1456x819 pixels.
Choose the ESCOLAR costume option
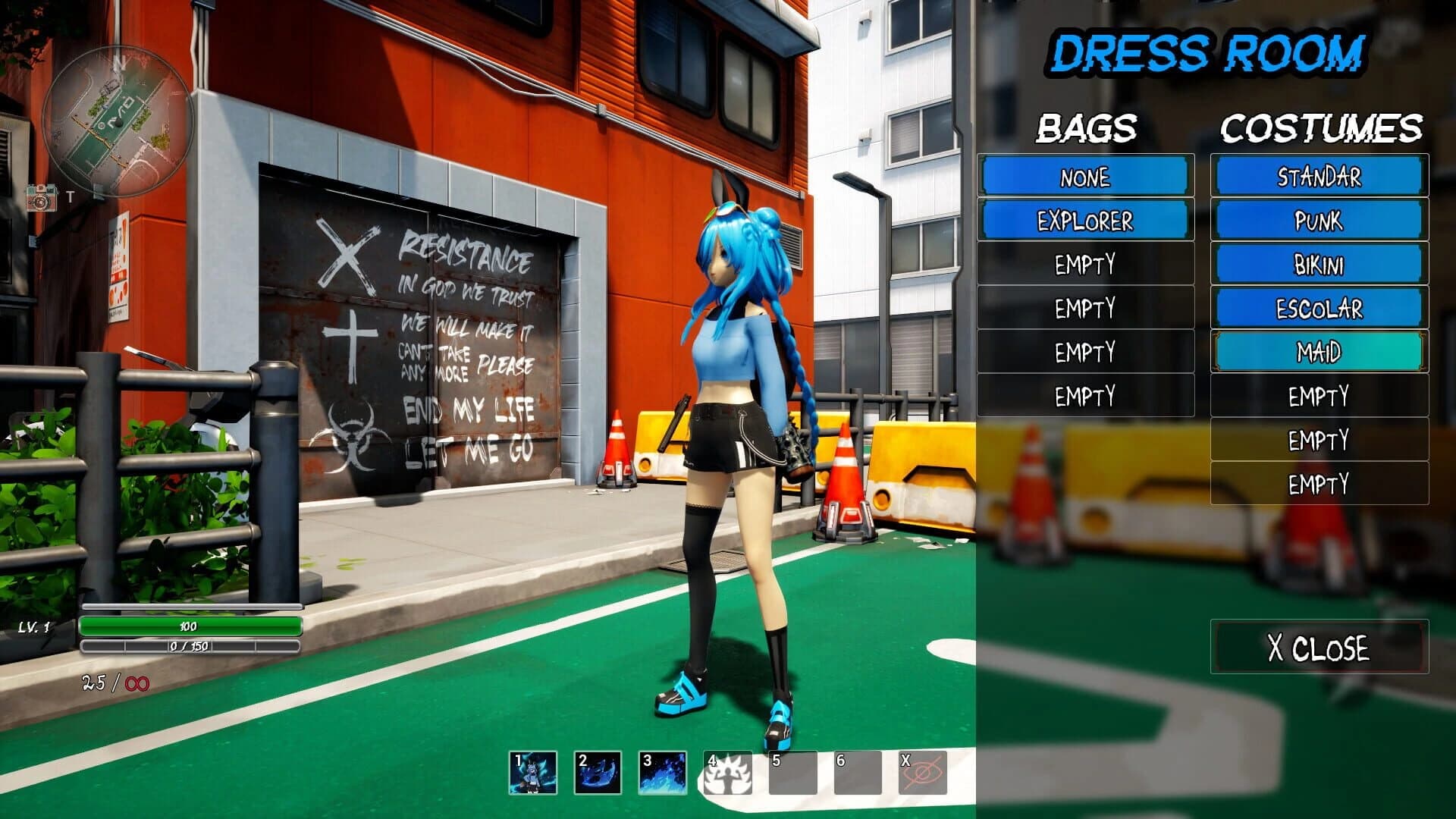pos(1319,309)
